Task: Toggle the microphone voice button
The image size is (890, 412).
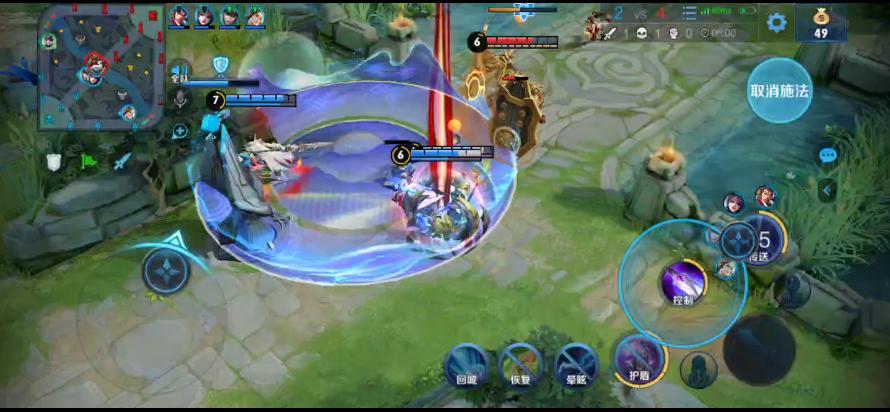Action: coord(180,97)
